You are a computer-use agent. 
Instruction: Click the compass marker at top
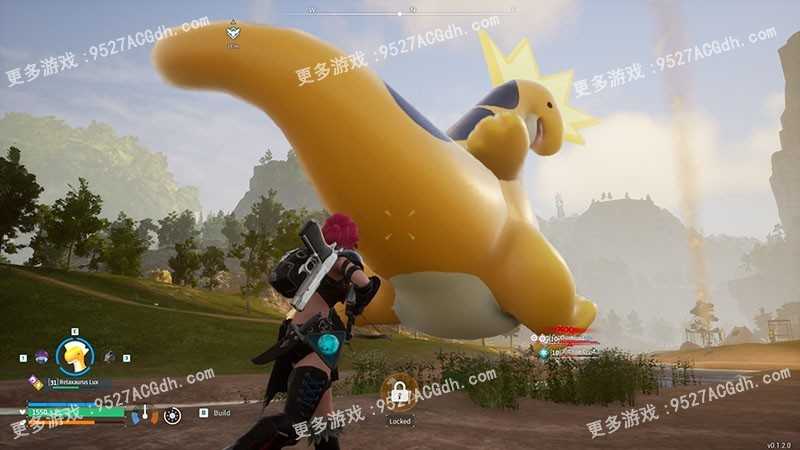click(233, 32)
